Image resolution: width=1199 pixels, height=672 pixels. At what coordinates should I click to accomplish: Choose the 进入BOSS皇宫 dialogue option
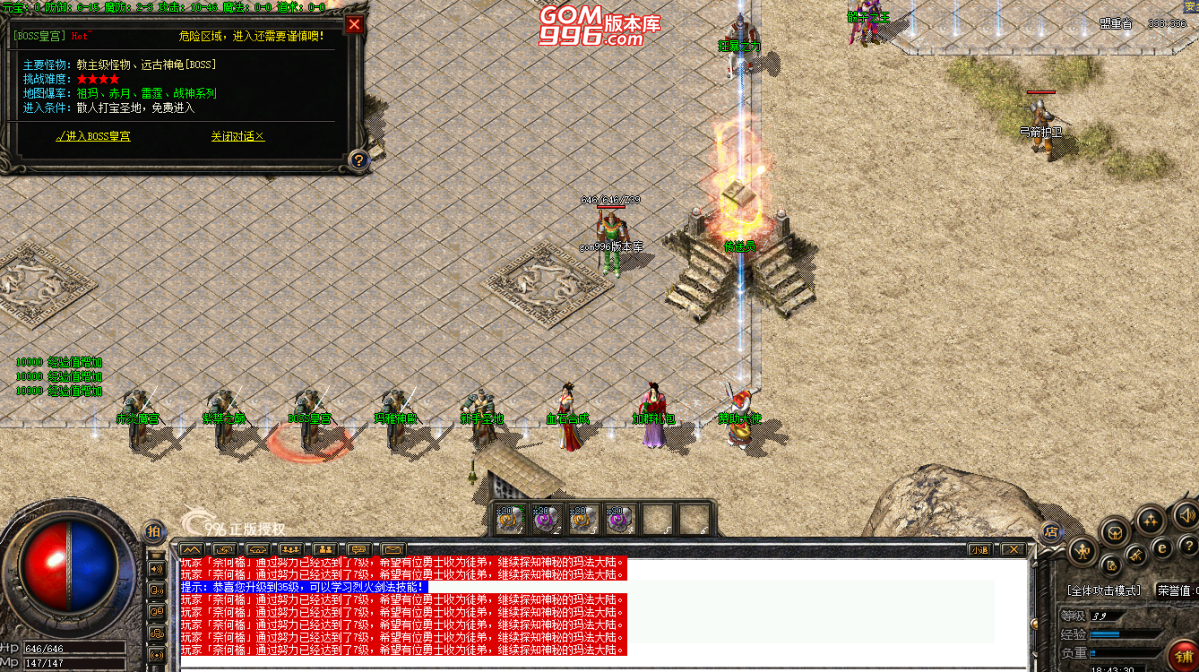click(x=93, y=136)
